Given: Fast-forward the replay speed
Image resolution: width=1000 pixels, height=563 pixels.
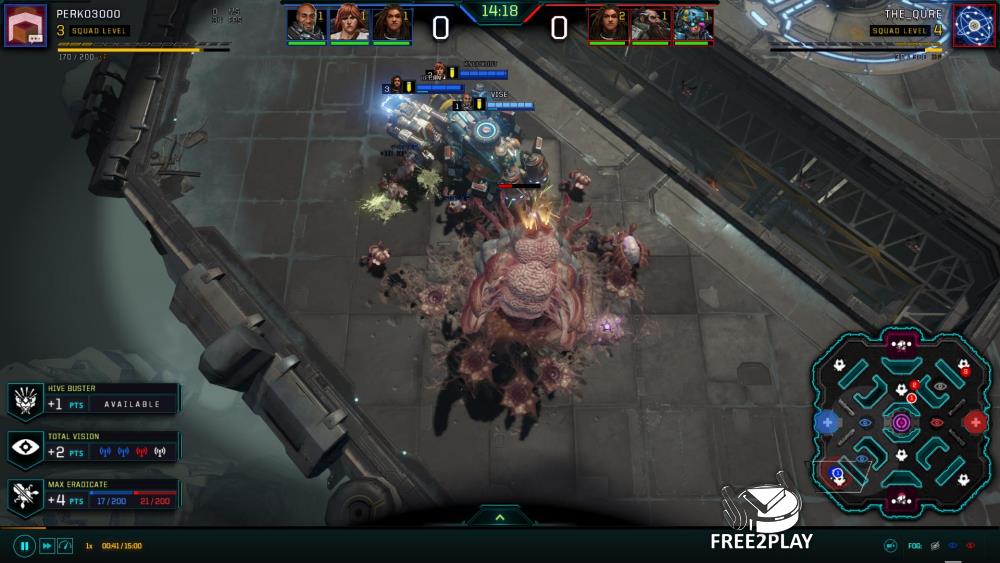Looking at the screenshot, I should pyautogui.click(x=46, y=546).
